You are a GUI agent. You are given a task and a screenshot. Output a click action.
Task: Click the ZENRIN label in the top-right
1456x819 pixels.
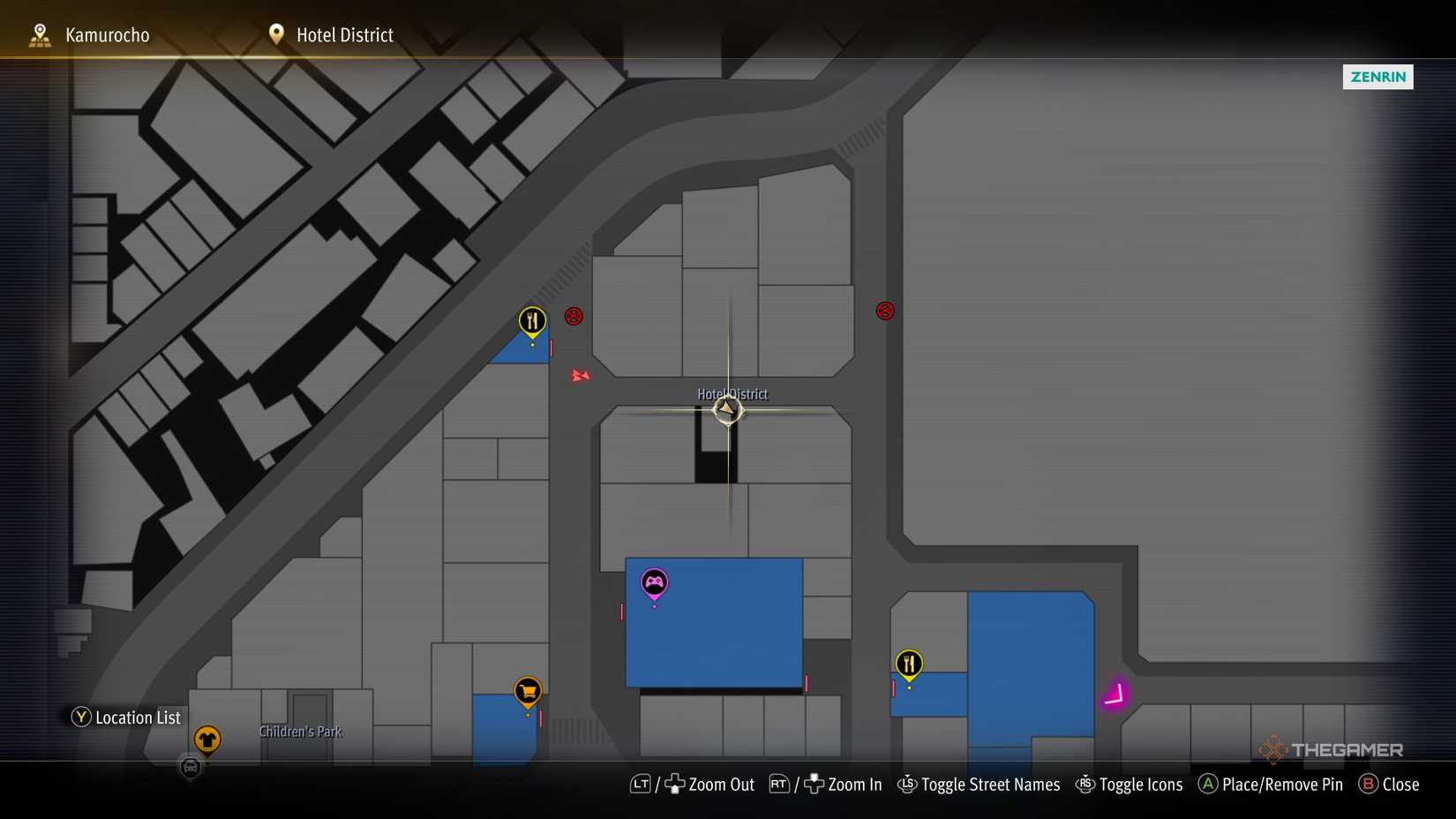(1377, 77)
